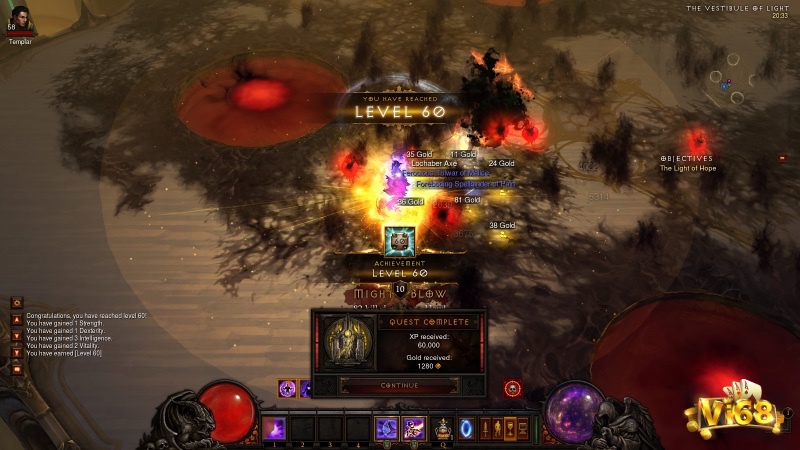Drink the health potion from the action bar

(441, 428)
